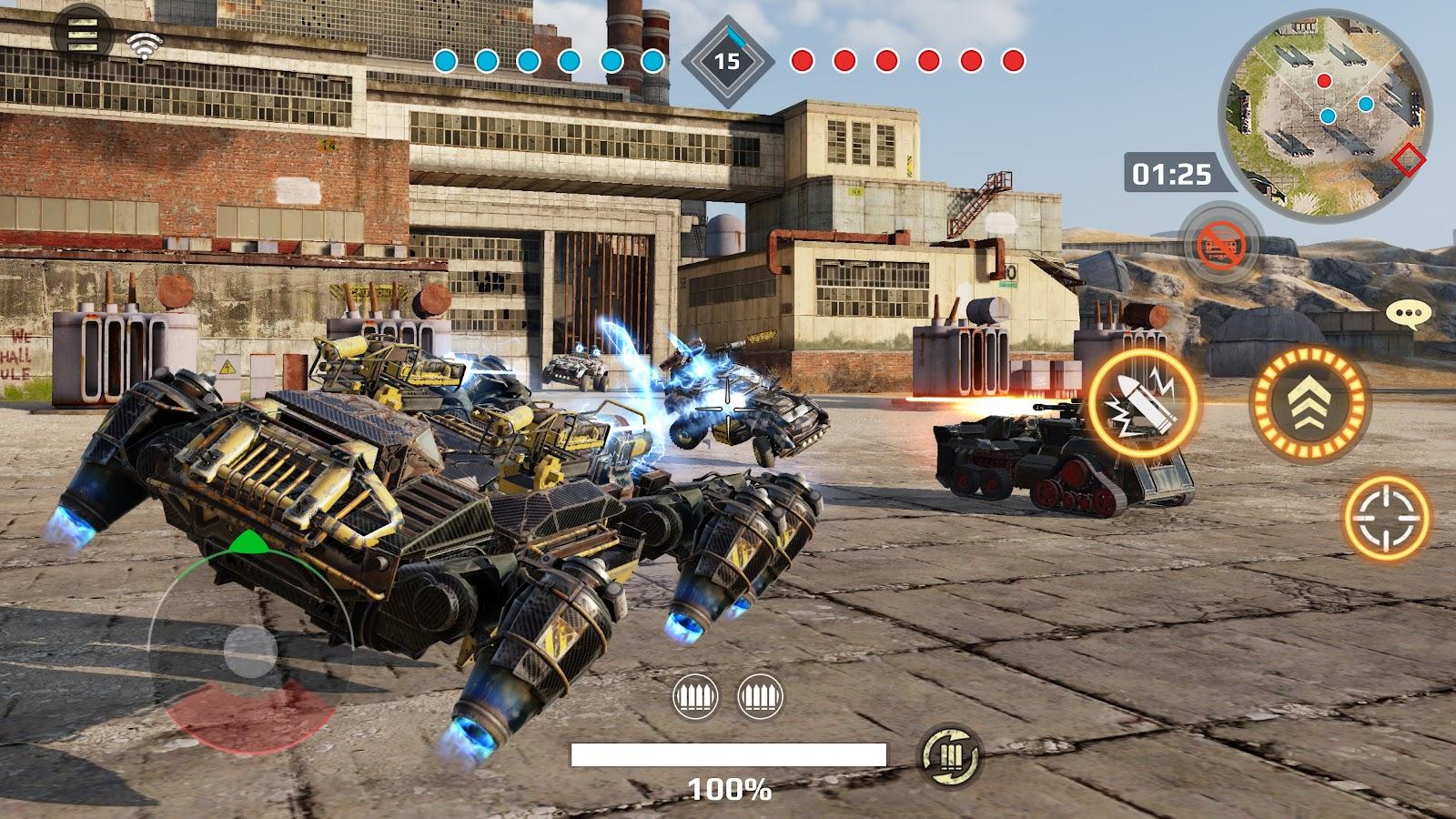The width and height of the screenshot is (1456, 819).
Task: Activate the triple chevron boost ability
Action: coord(1309,404)
